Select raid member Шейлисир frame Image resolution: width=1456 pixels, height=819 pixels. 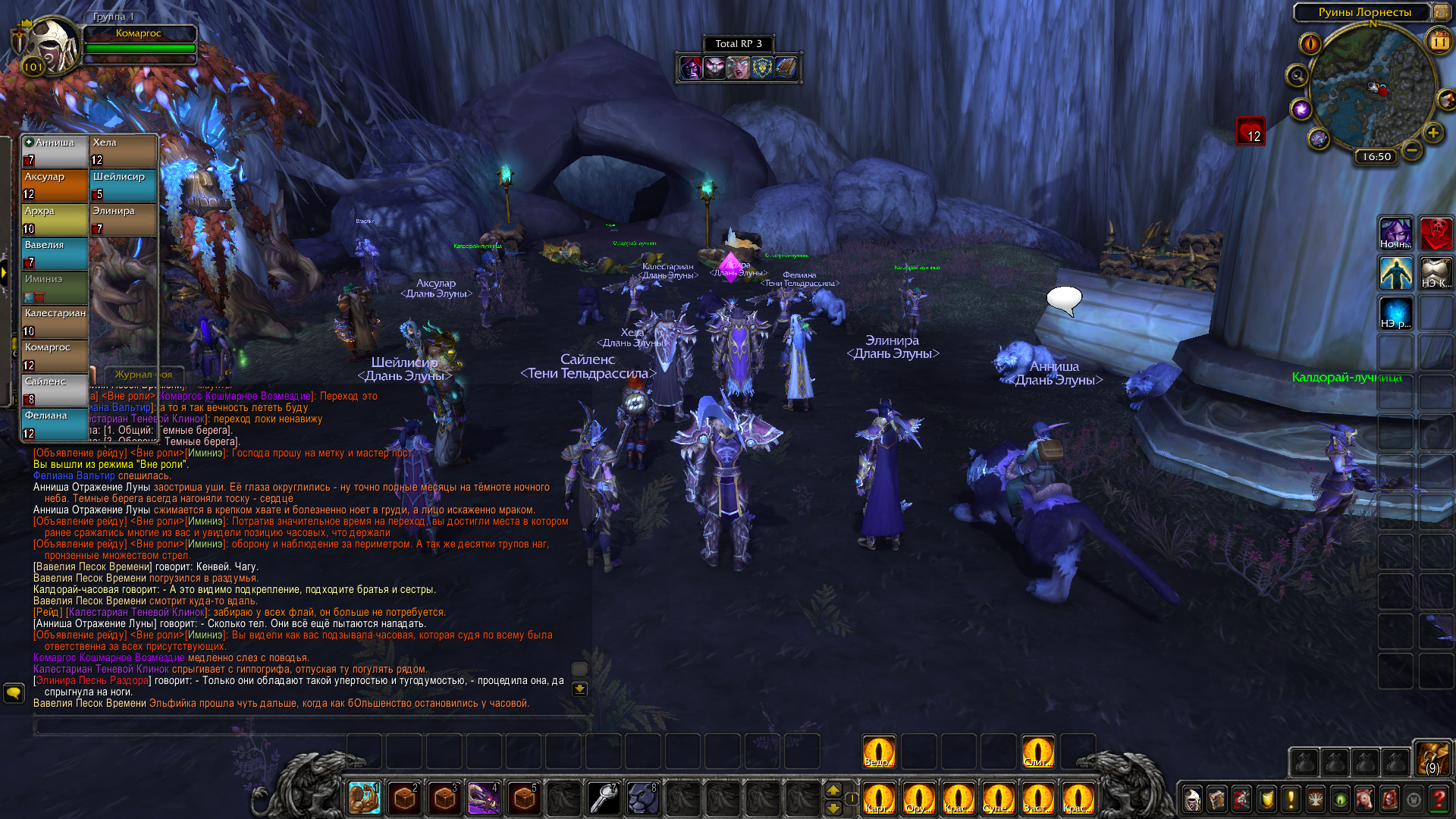pyautogui.click(x=124, y=186)
